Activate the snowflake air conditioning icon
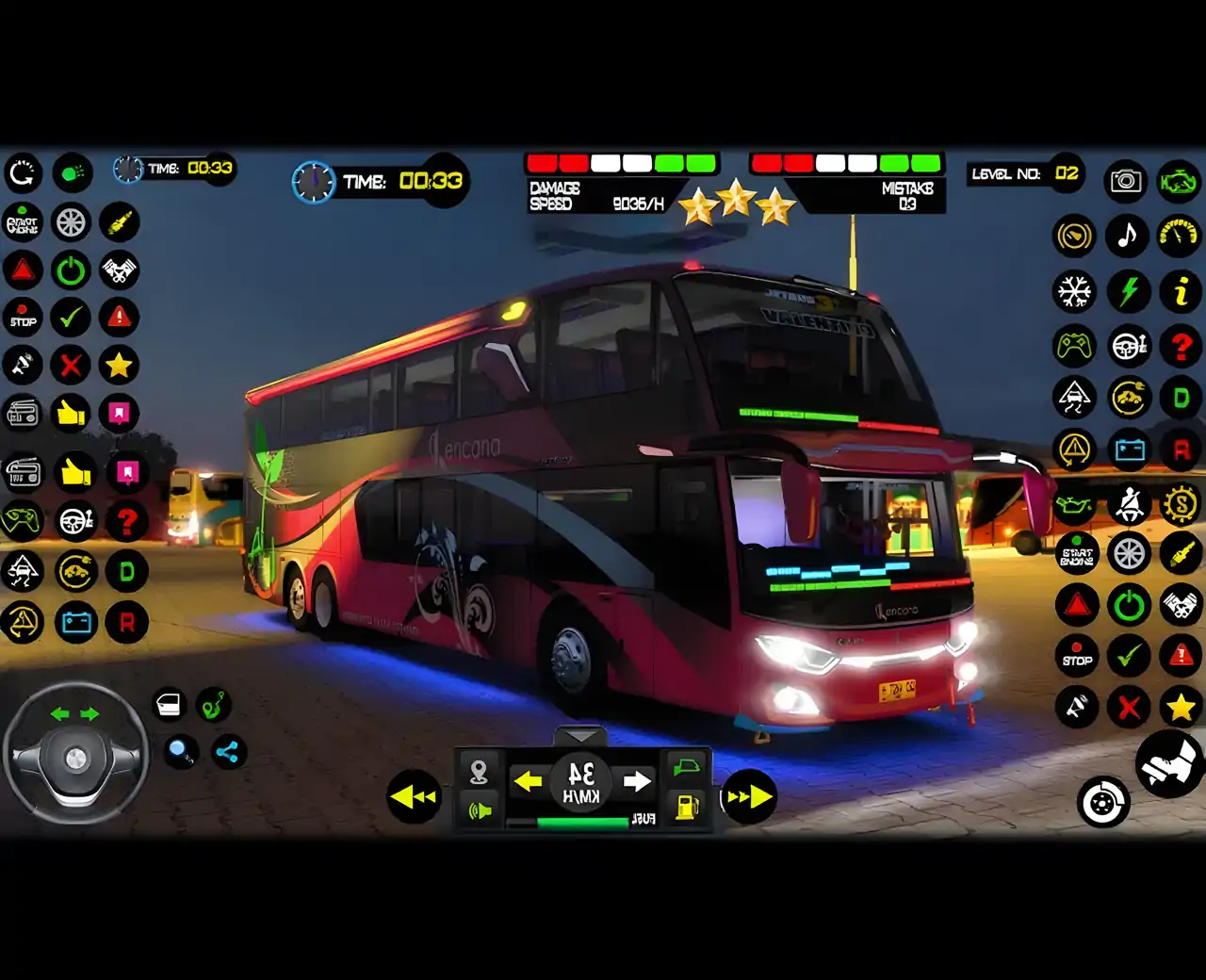 (1074, 291)
